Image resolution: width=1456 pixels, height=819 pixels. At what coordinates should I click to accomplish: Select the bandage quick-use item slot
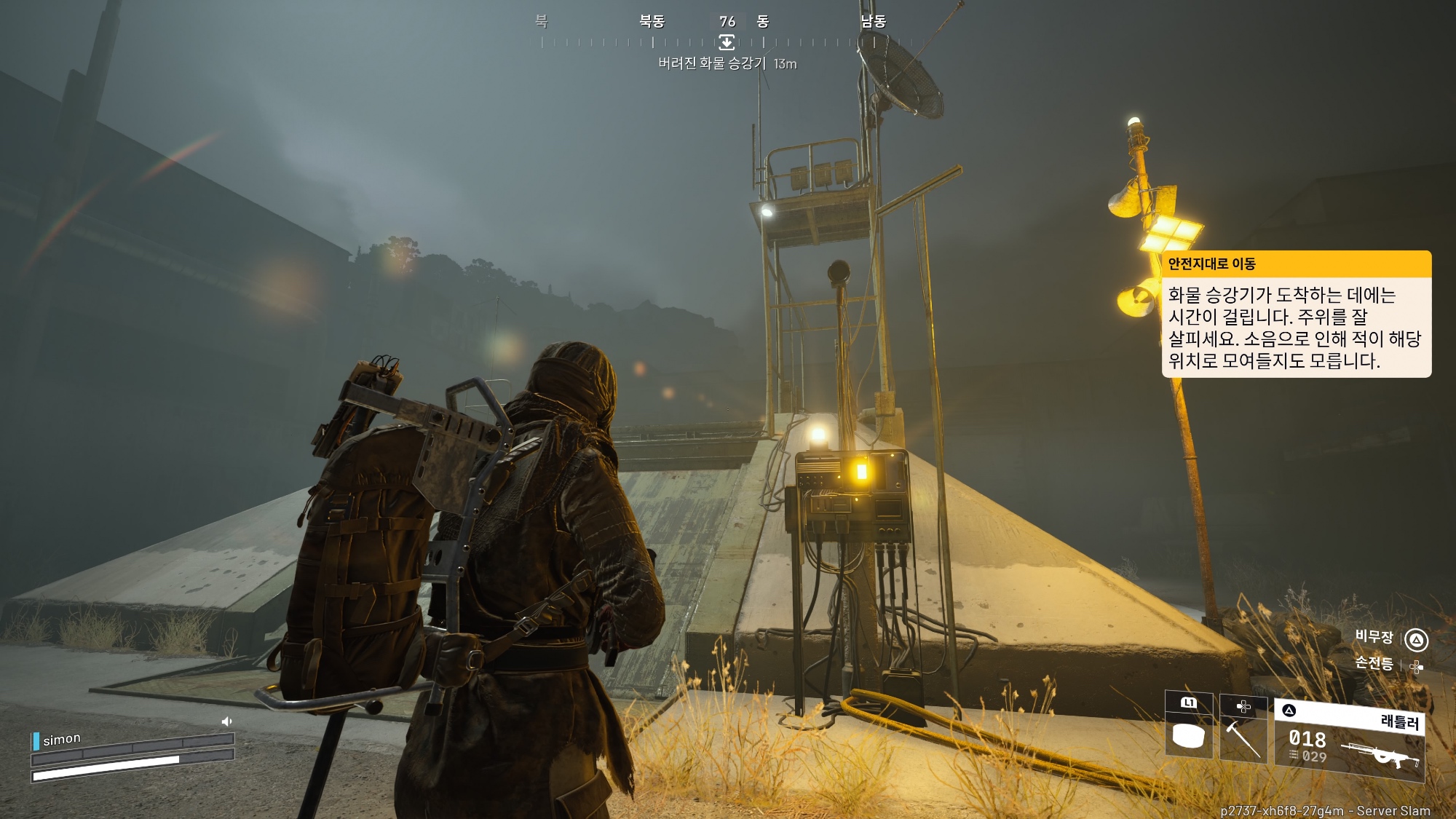tap(1188, 728)
